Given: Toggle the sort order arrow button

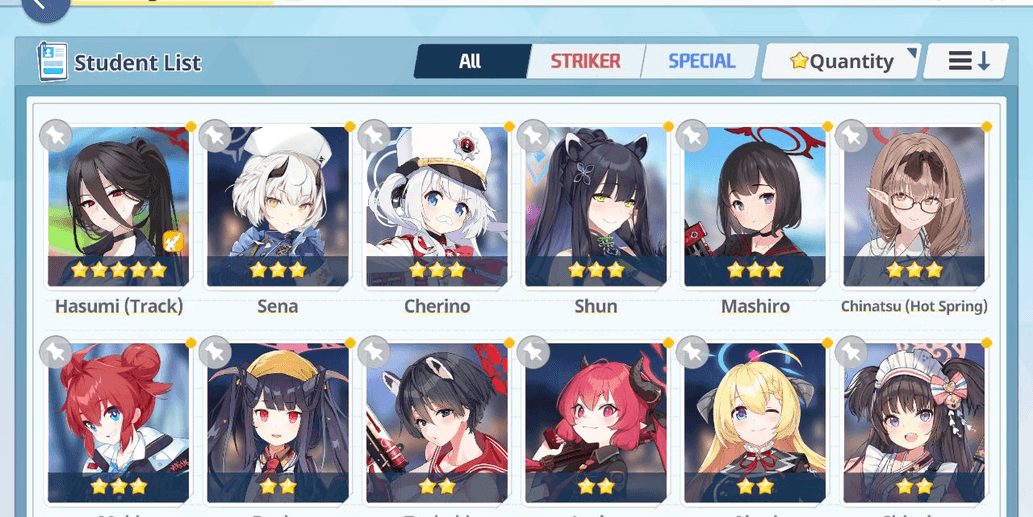Looking at the screenshot, I should (967, 61).
